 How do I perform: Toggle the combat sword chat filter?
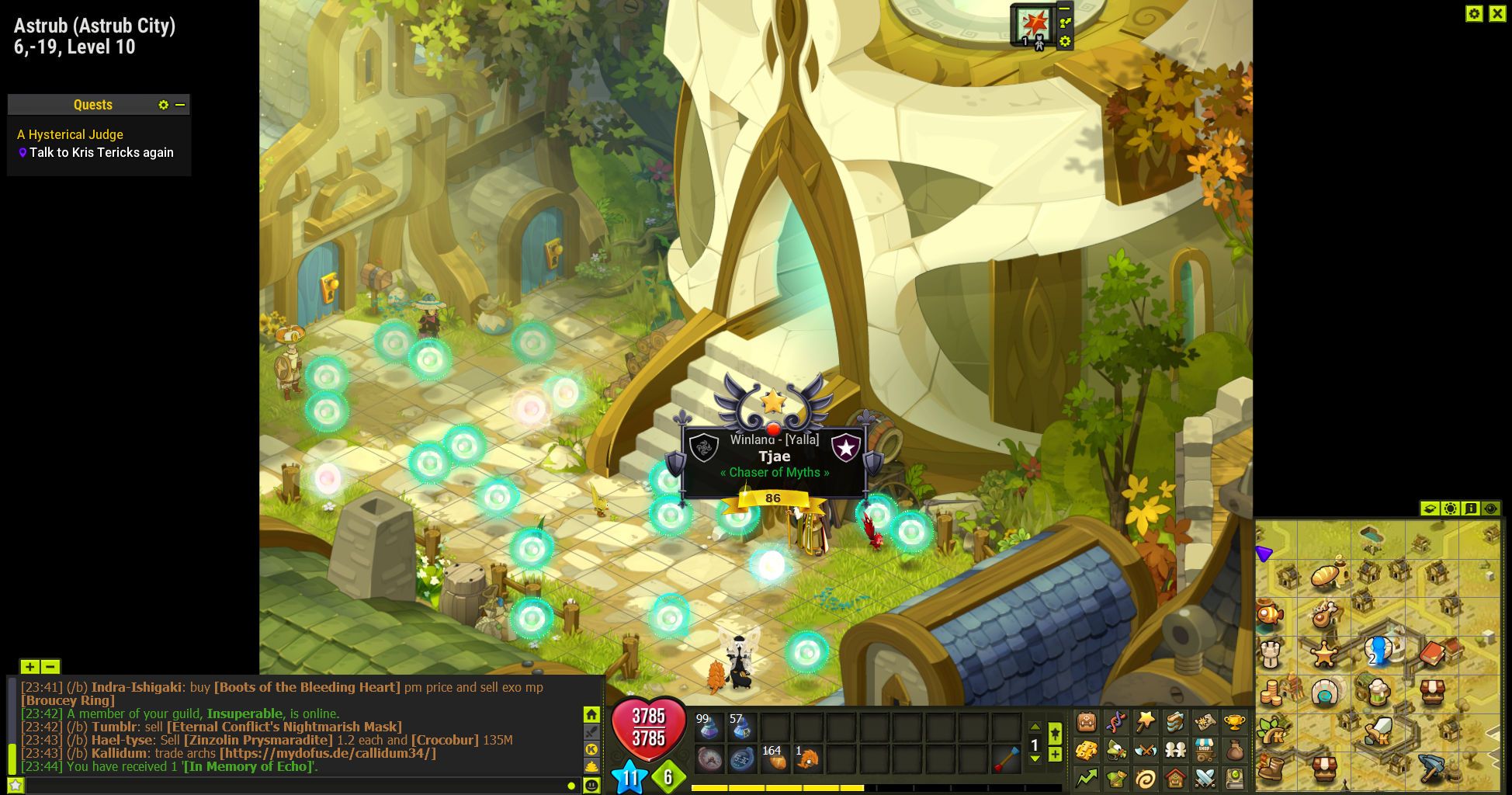coord(591,731)
